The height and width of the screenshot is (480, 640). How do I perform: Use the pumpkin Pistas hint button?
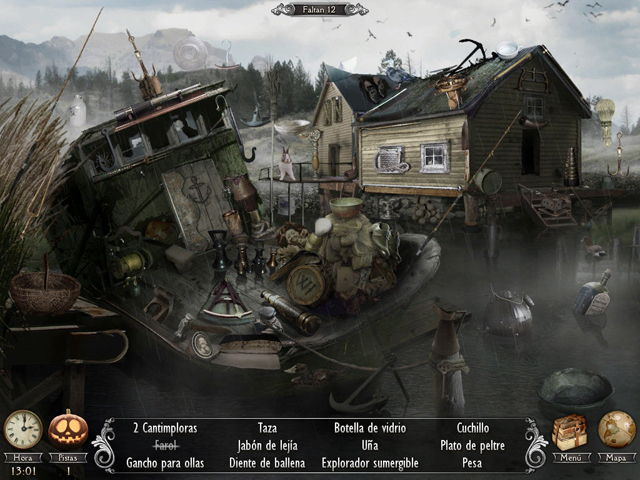point(68,430)
